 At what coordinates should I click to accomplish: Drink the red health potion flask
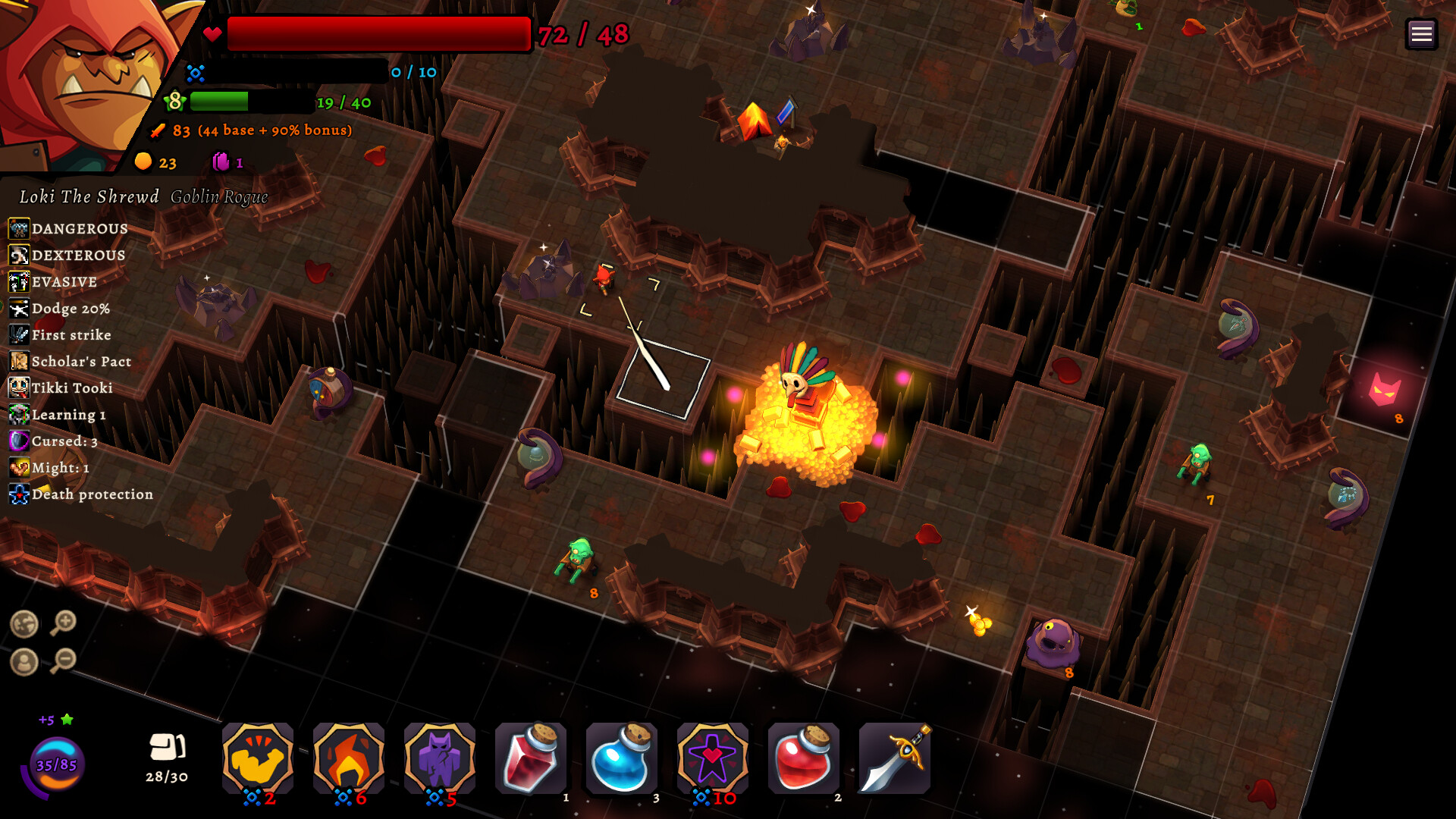(531, 758)
